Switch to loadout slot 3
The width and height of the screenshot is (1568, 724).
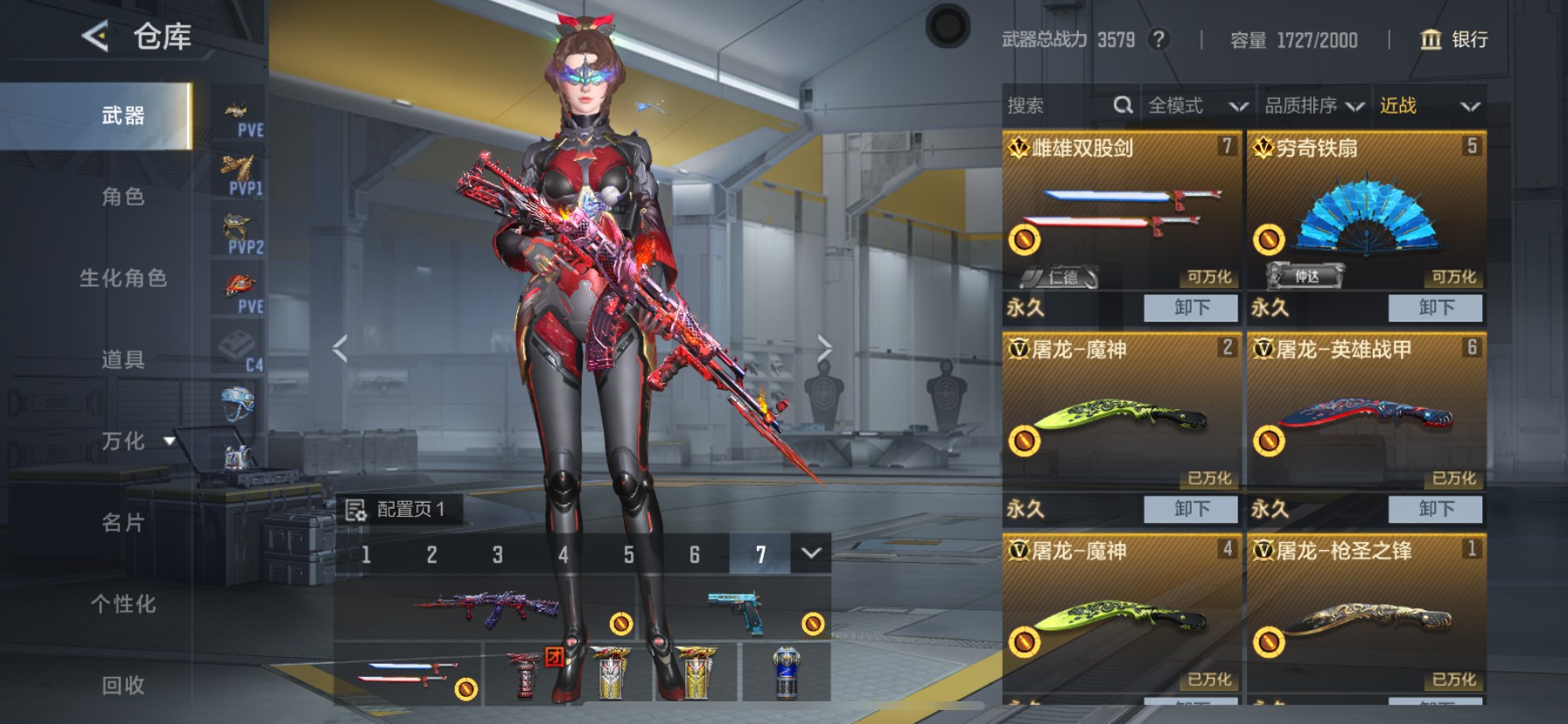click(x=497, y=555)
